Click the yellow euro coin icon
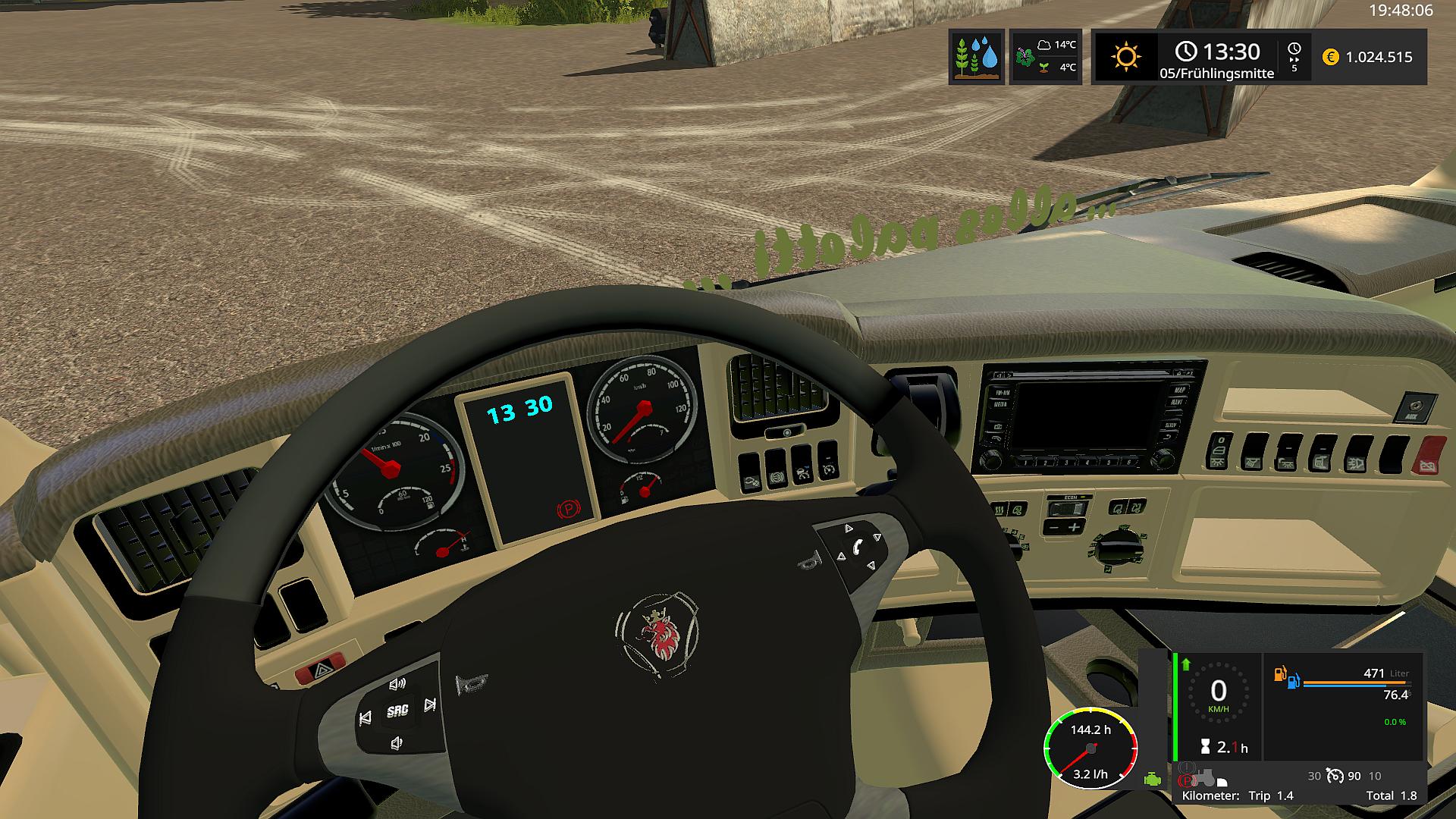This screenshot has height=819, width=1456. (x=1330, y=57)
